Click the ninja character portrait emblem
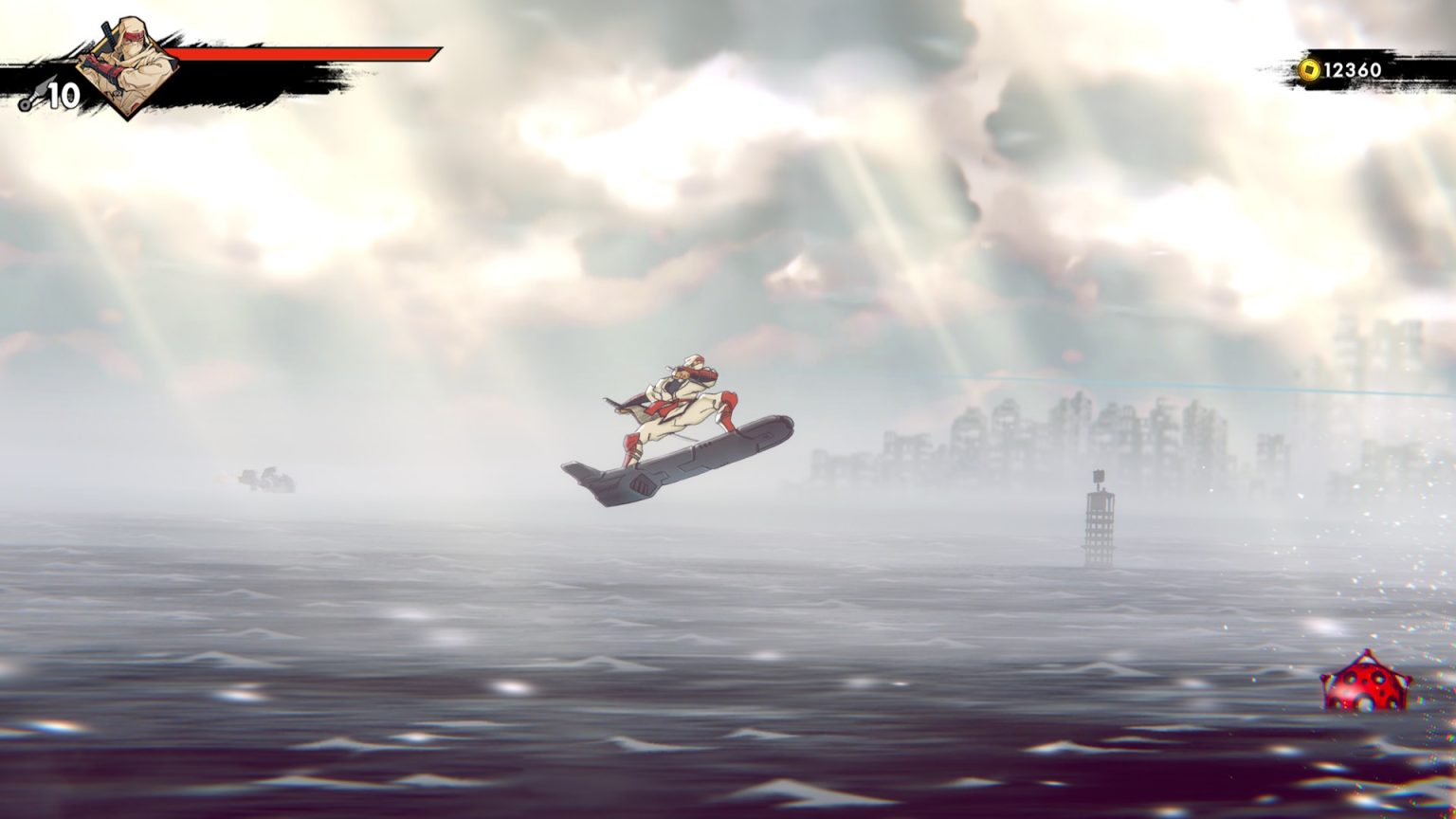 [128, 66]
